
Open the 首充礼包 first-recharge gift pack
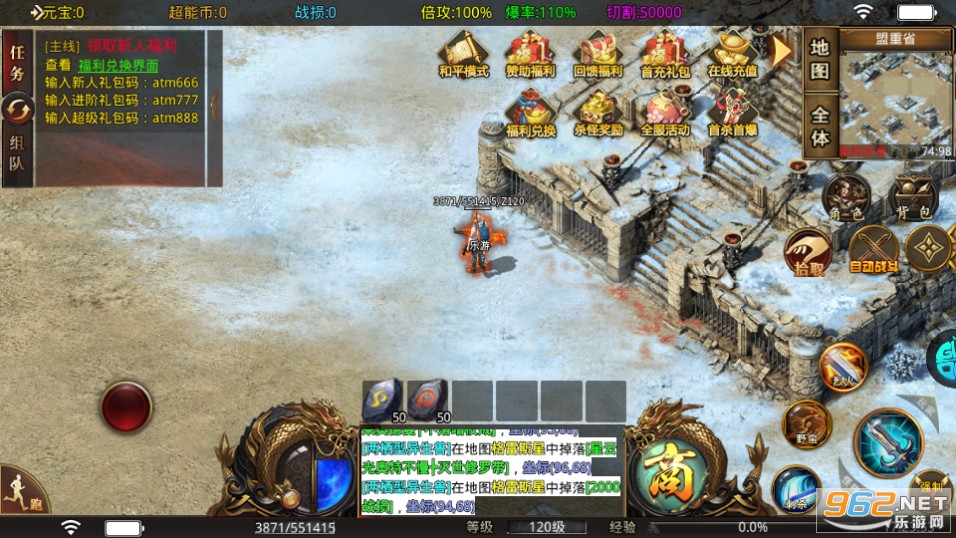click(x=666, y=54)
